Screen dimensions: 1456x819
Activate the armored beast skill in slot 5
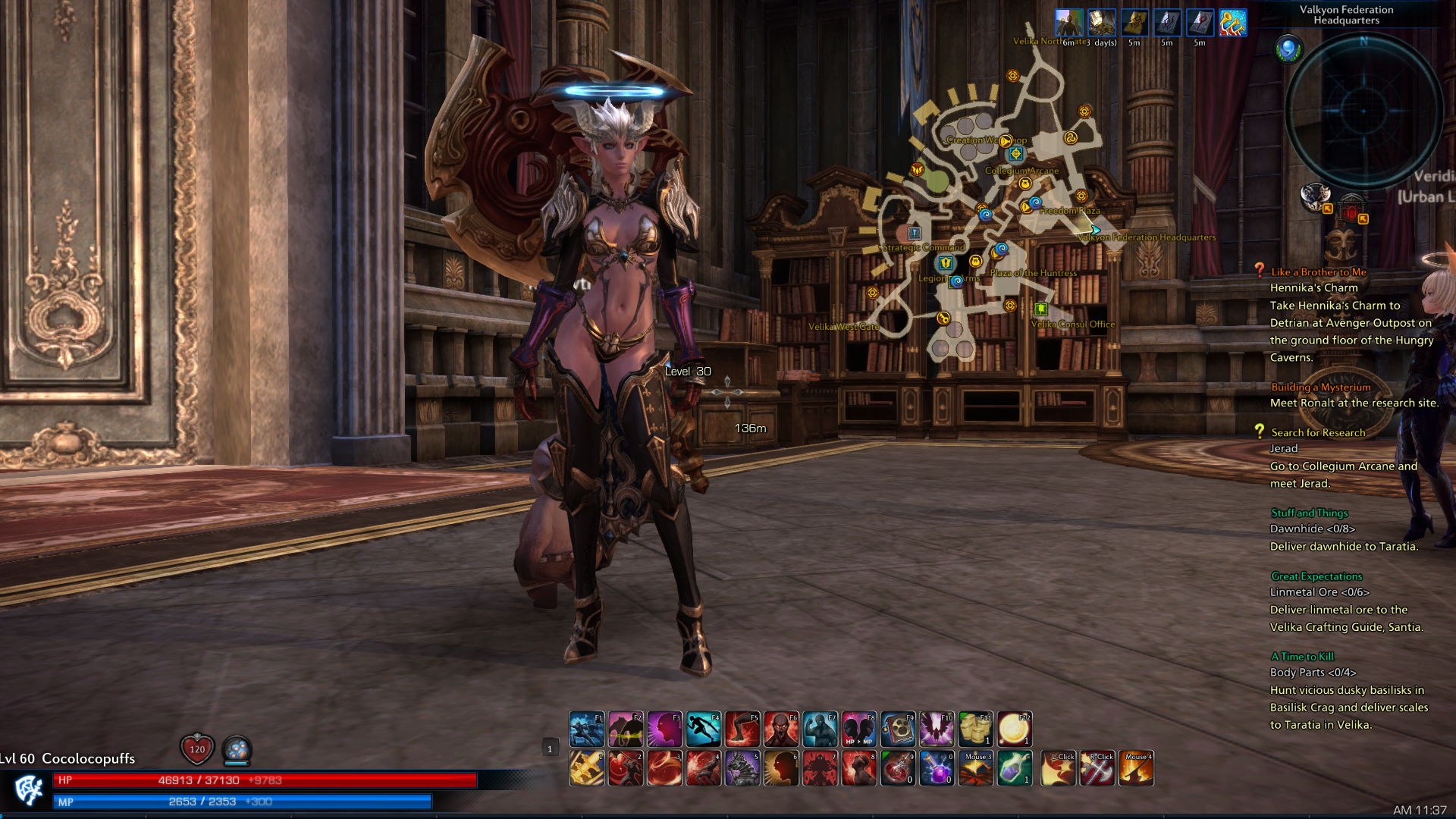[x=742, y=768]
